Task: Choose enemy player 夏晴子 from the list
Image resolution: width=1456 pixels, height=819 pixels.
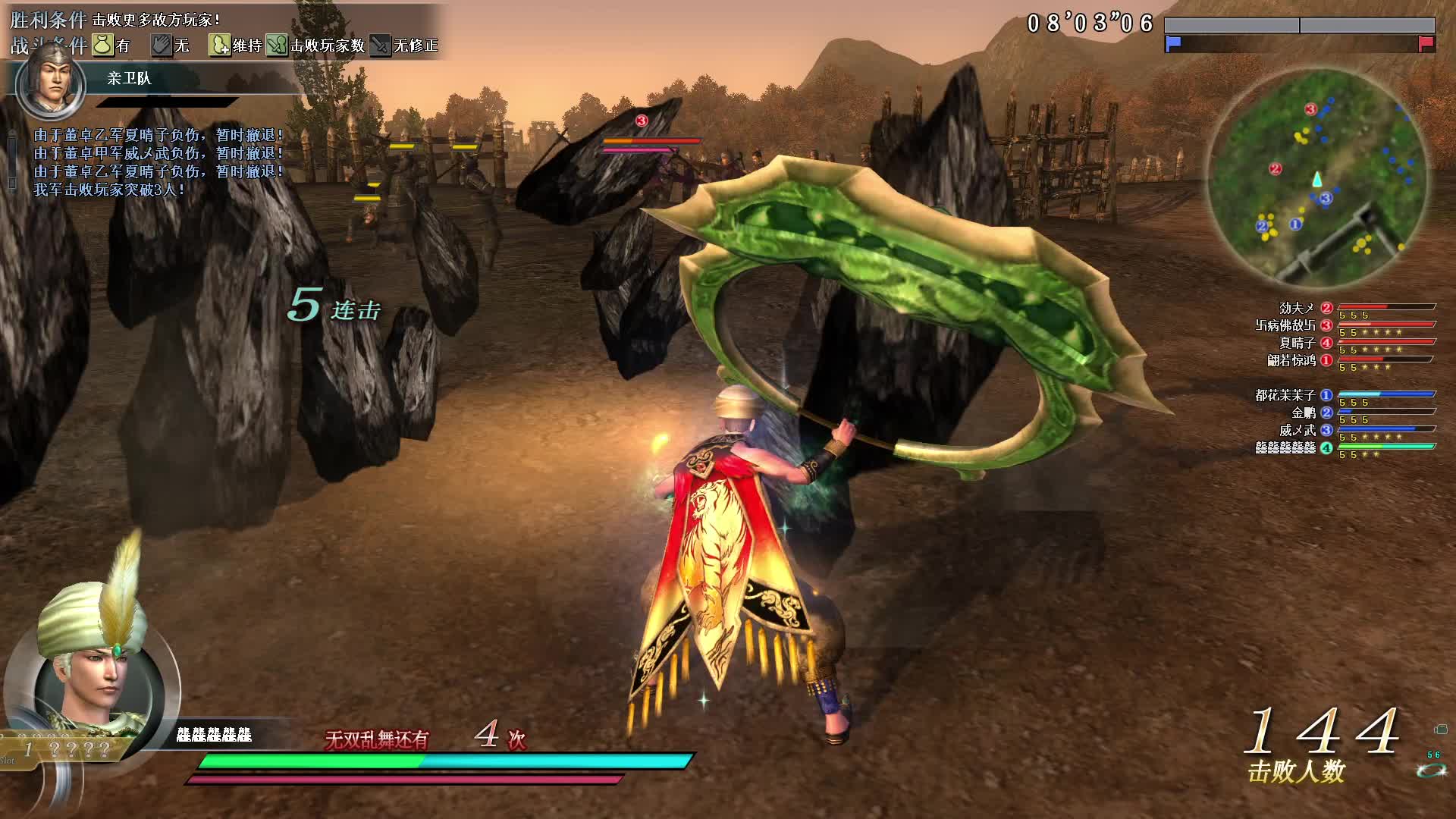Action: 1297,343
